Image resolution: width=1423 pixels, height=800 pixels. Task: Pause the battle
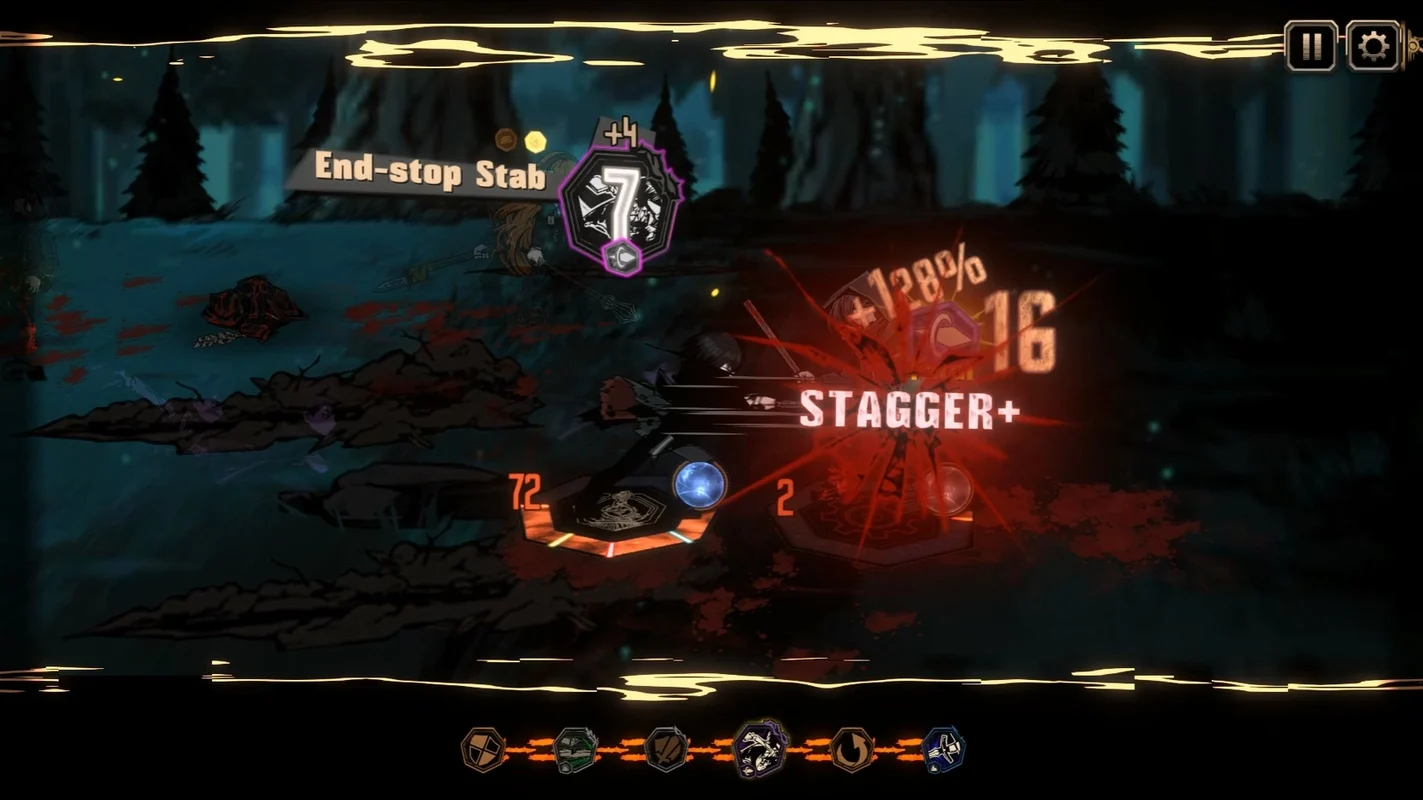1310,46
